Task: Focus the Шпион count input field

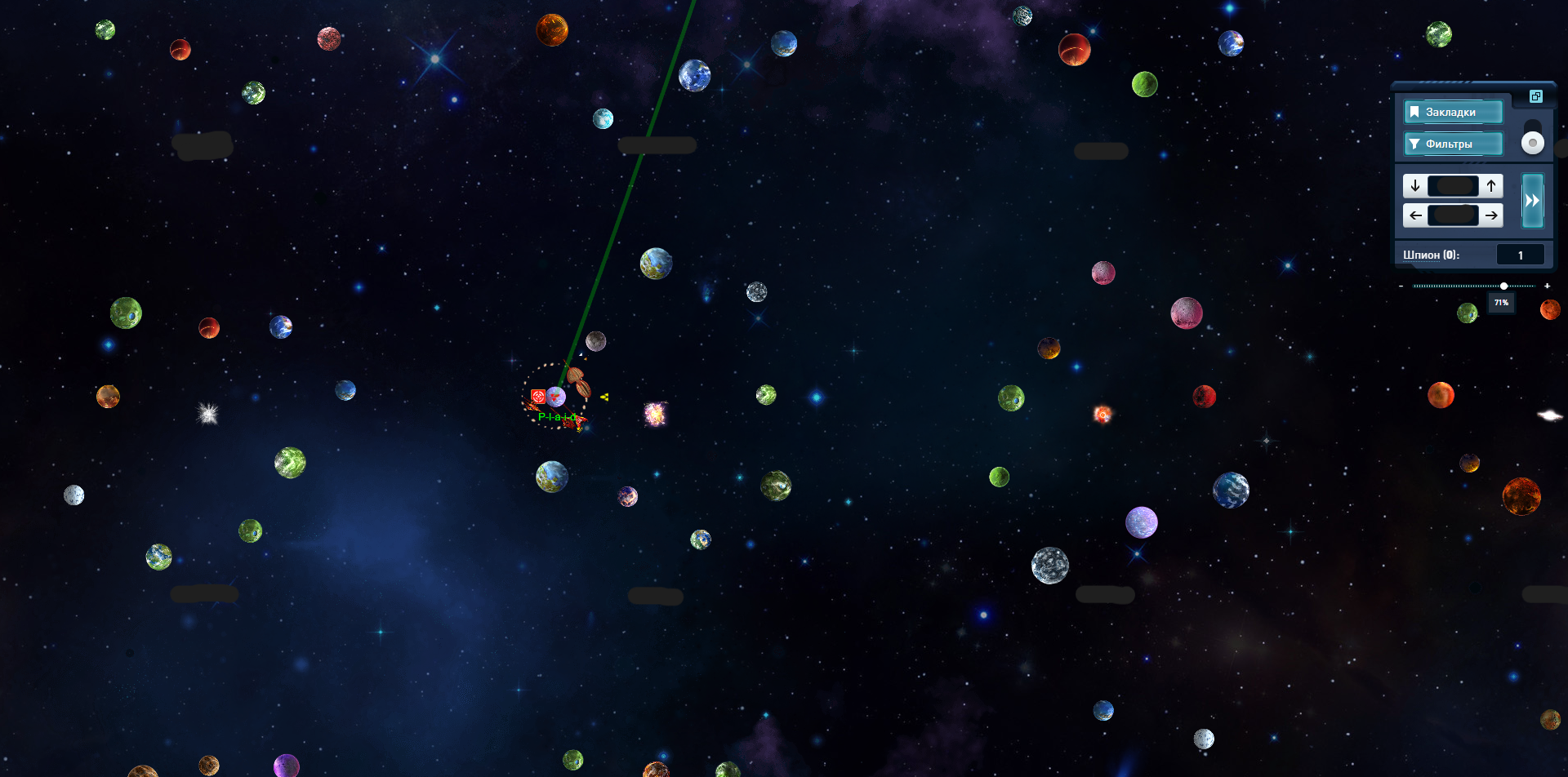Action: [1520, 255]
